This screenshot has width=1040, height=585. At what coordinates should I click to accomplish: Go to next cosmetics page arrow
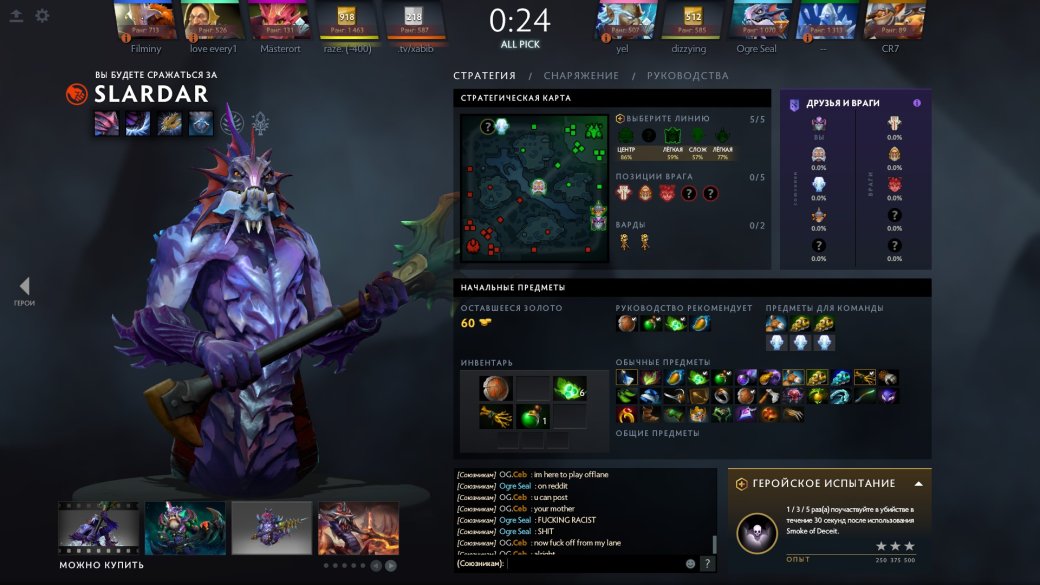pyautogui.click(x=391, y=566)
